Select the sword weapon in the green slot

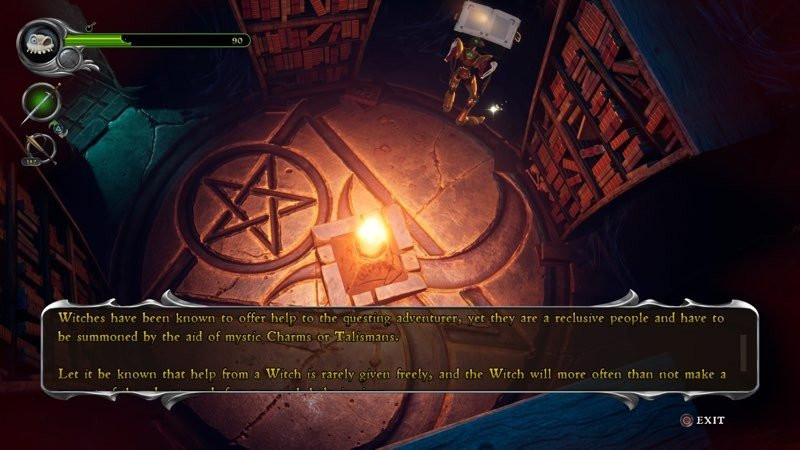point(41,102)
